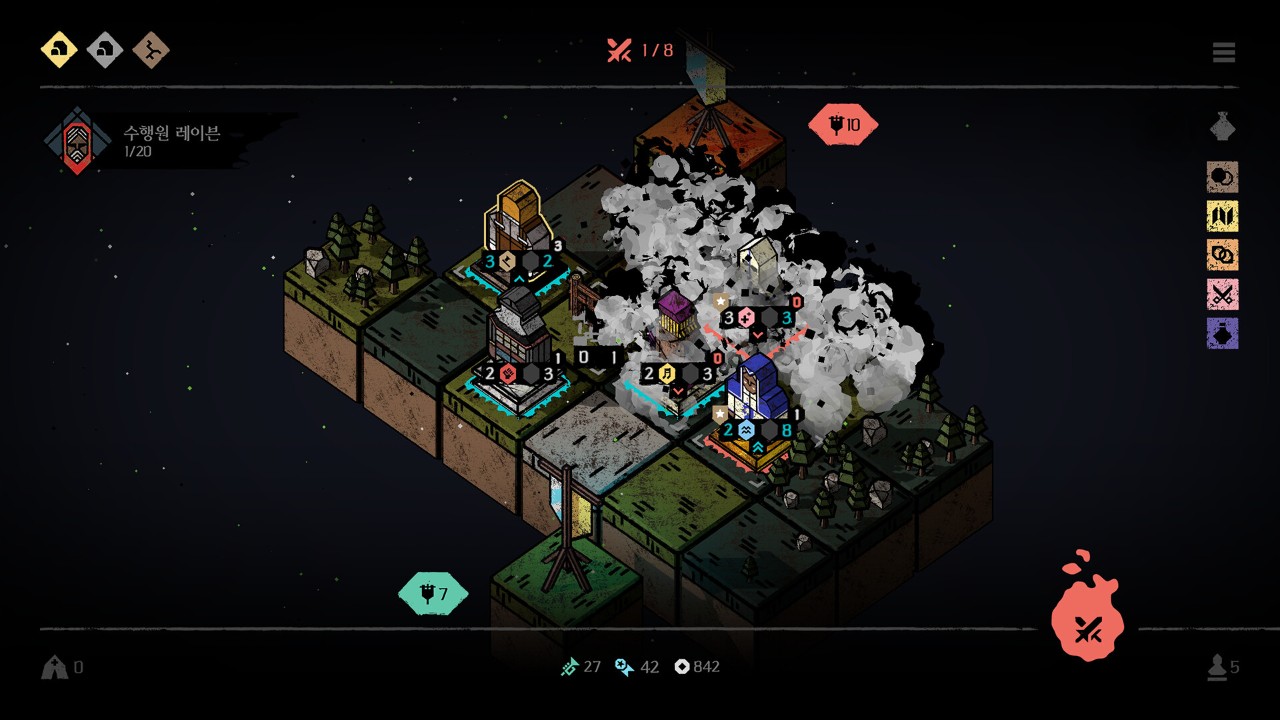1280x720 pixels.
Task: Click the campsite tent icon
Action: pyautogui.click(x=54, y=667)
